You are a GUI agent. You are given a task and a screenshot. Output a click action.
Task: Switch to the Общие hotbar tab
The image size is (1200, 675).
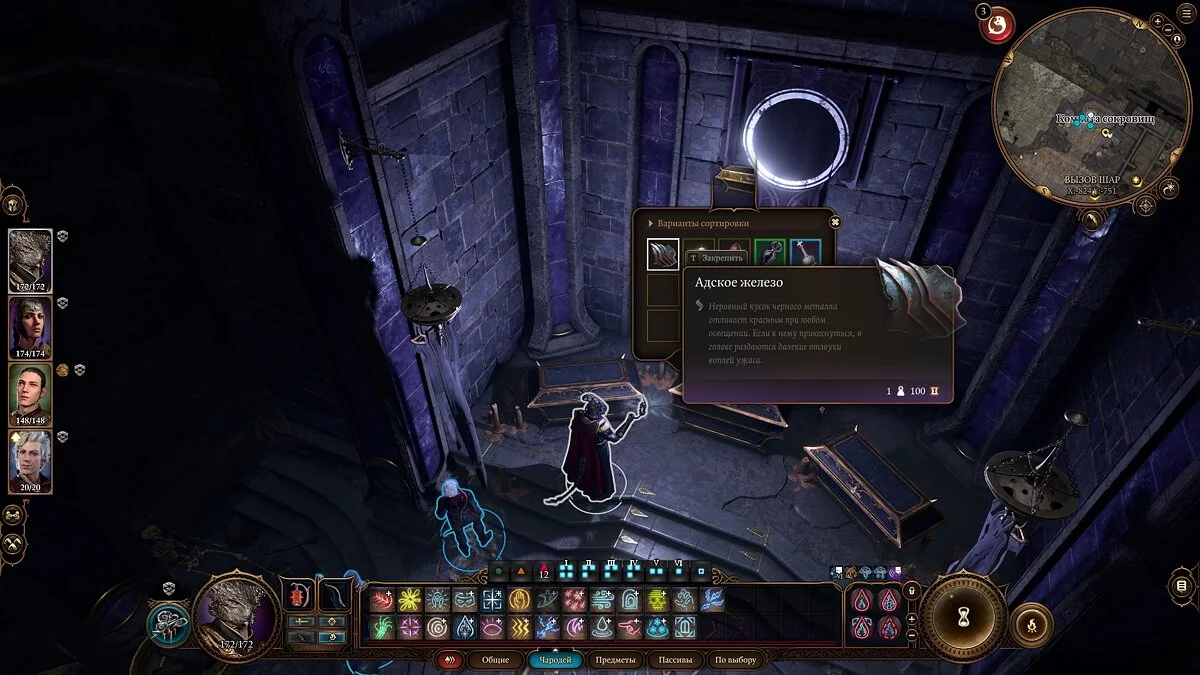(495, 660)
